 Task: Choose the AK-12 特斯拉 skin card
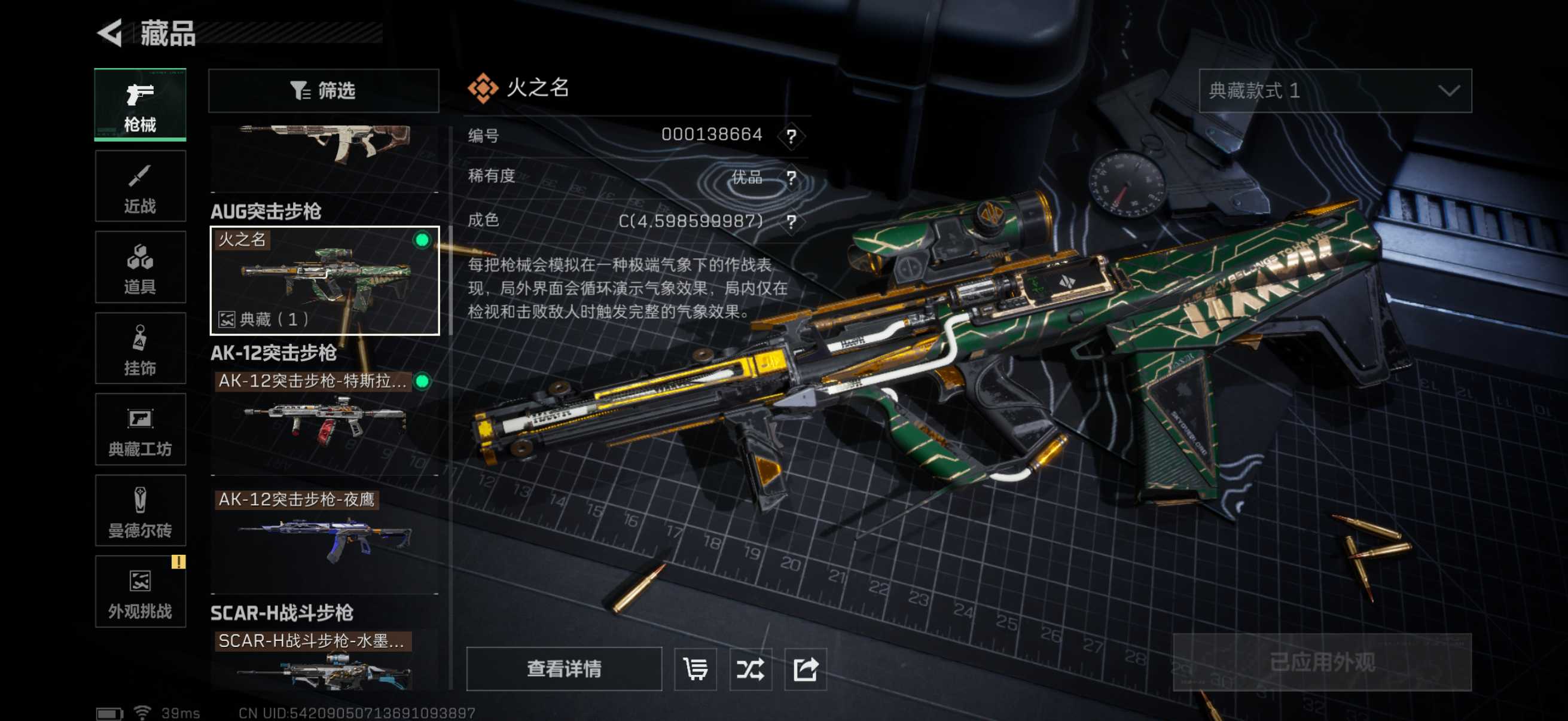(x=325, y=420)
